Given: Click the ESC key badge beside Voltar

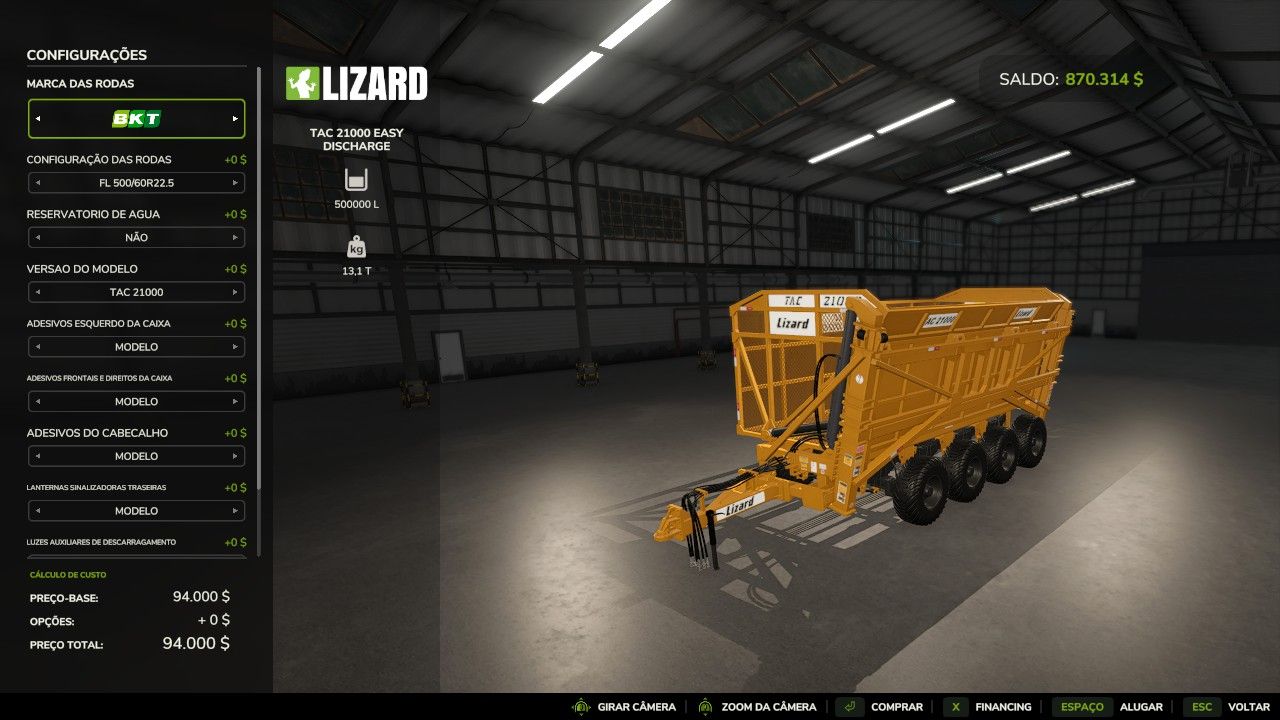Looking at the screenshot, I should pyautogui.click(x=1201, y=706).
